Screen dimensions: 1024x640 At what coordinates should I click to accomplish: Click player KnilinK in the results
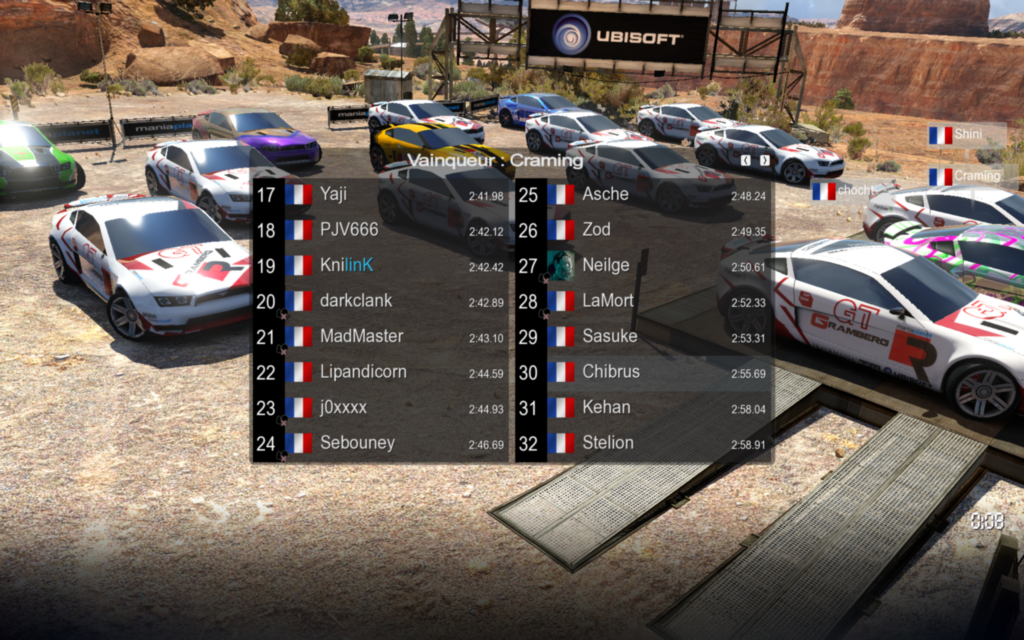381,265
